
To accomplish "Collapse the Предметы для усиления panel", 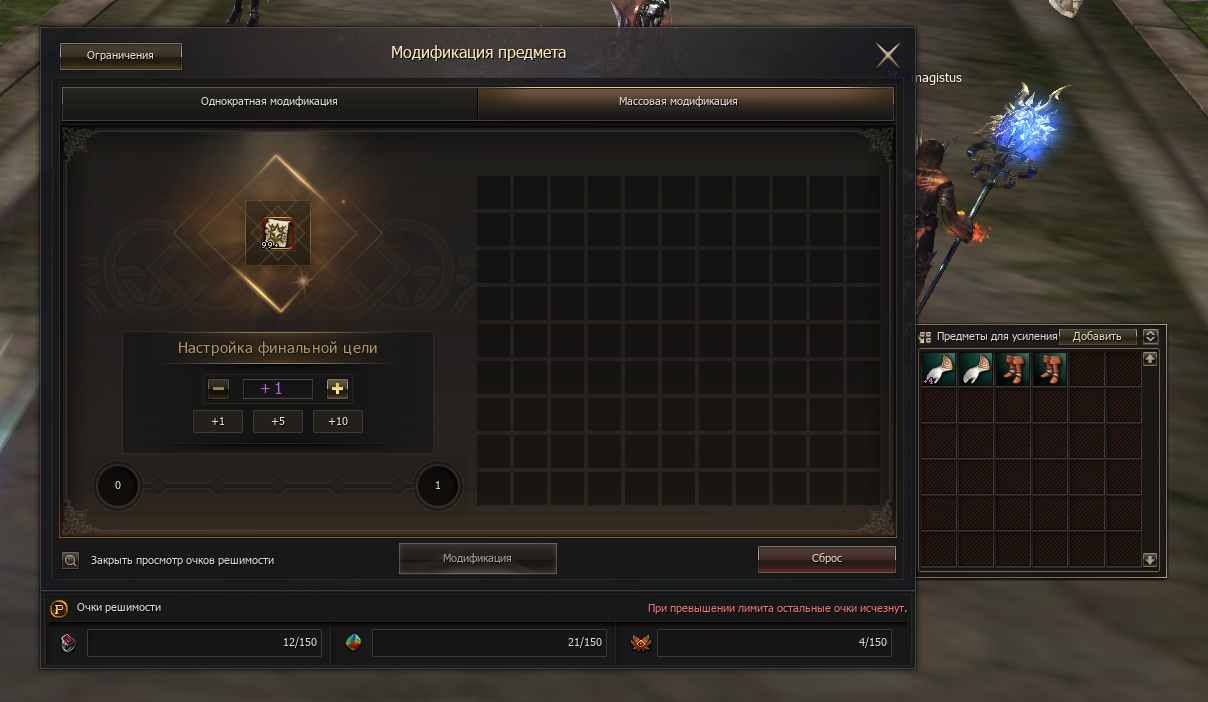I will pyautogui.click(x=1151, y=337).
